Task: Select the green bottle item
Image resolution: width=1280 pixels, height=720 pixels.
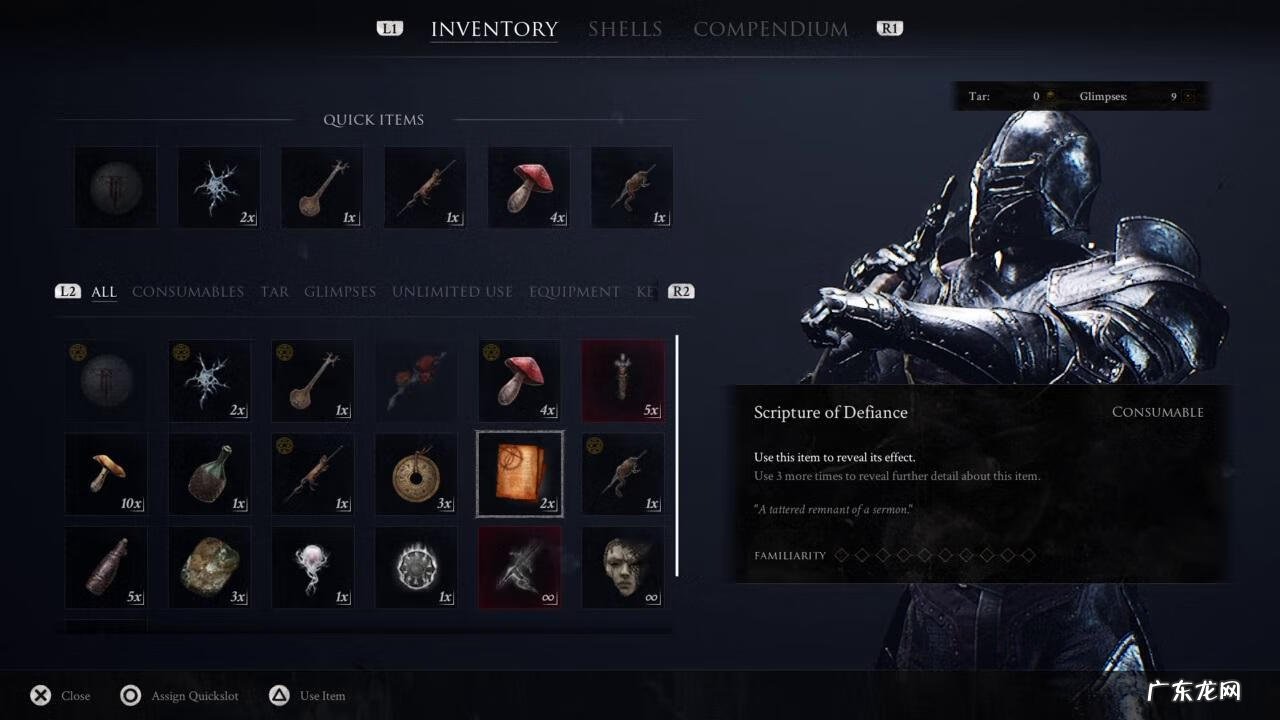Action: (x=209, y=474)
